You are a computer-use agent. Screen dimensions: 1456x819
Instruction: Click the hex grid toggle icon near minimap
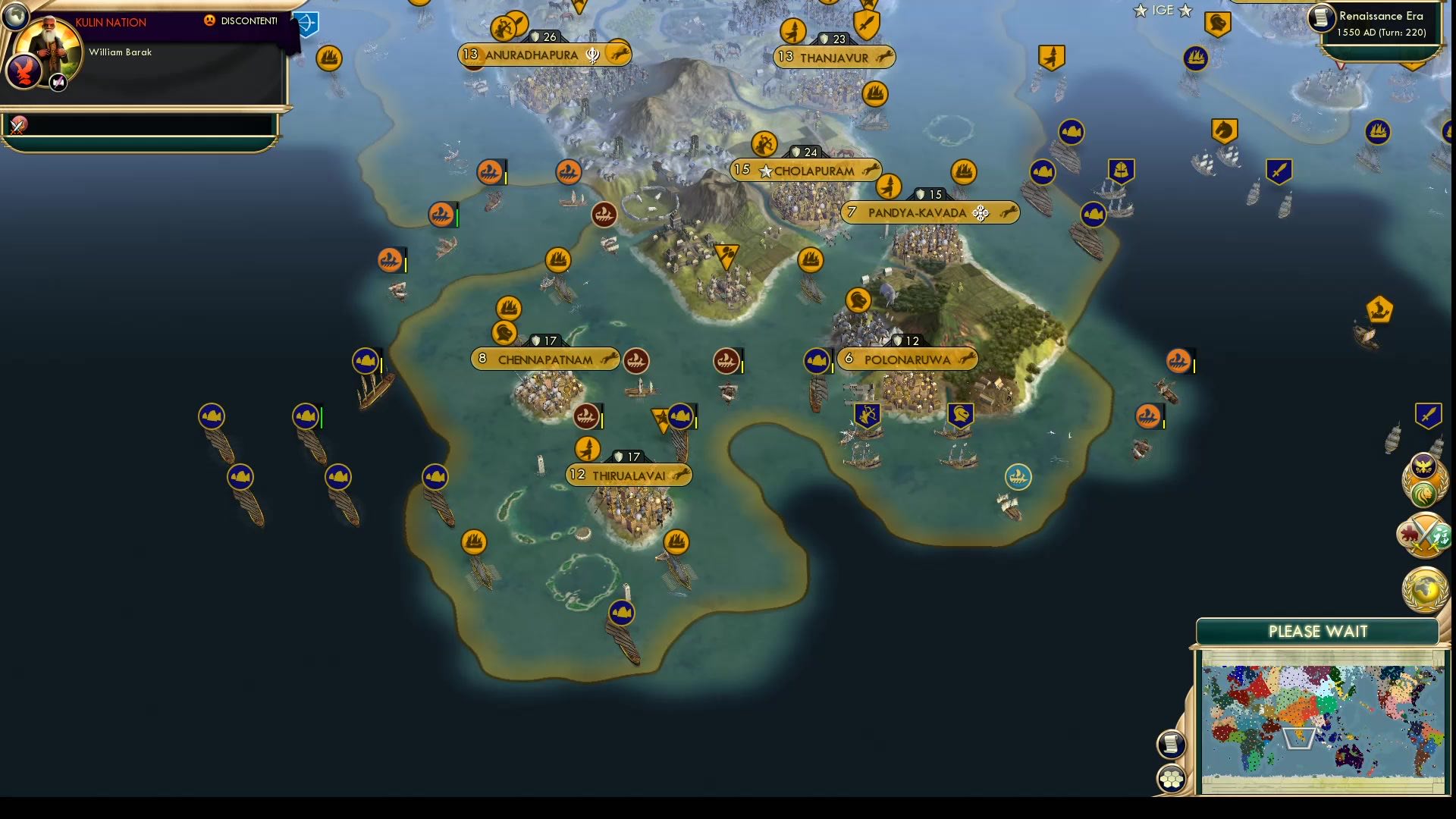[x=1171, y=777]
